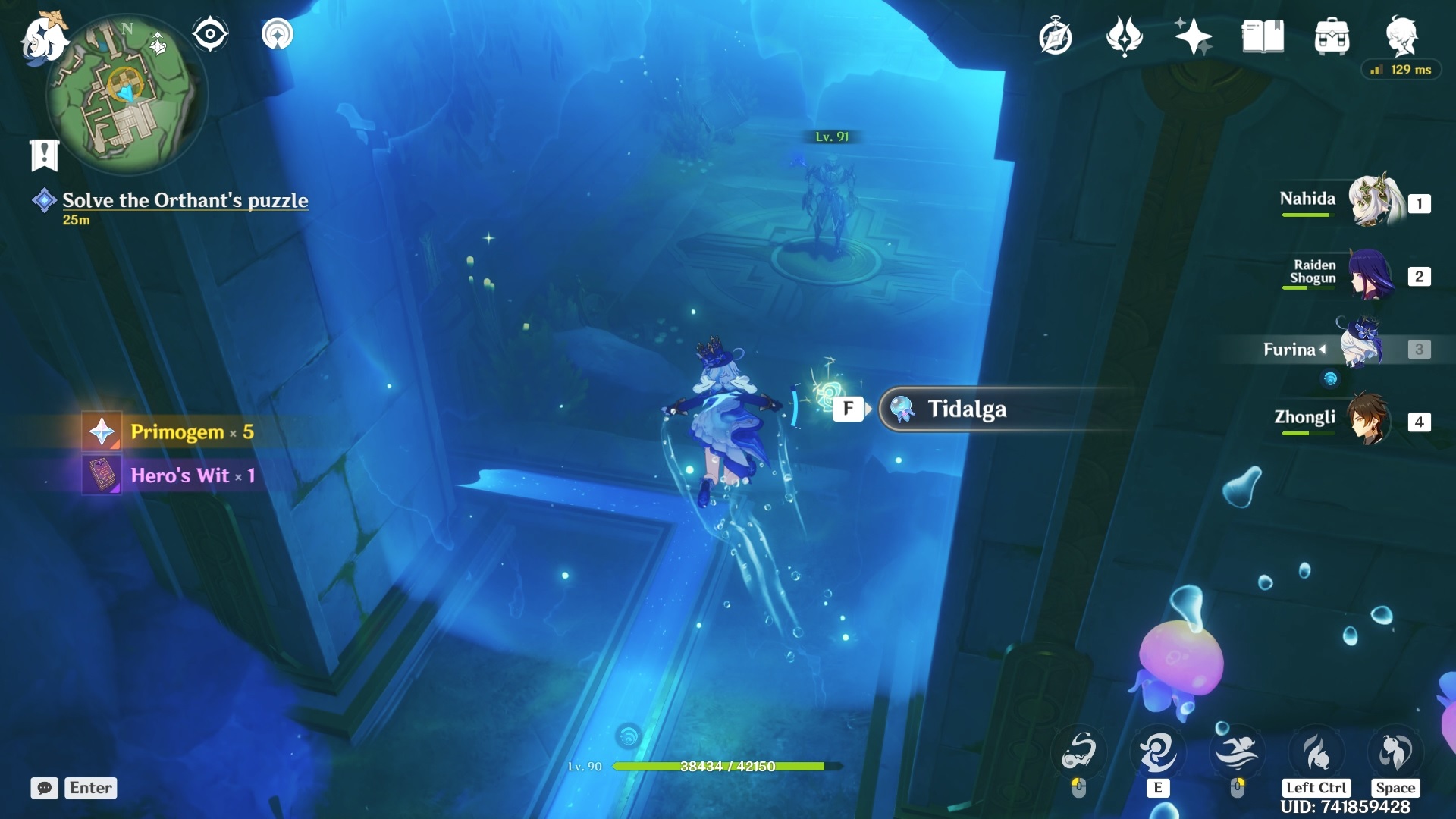Open the backpack inventory

1332,36
